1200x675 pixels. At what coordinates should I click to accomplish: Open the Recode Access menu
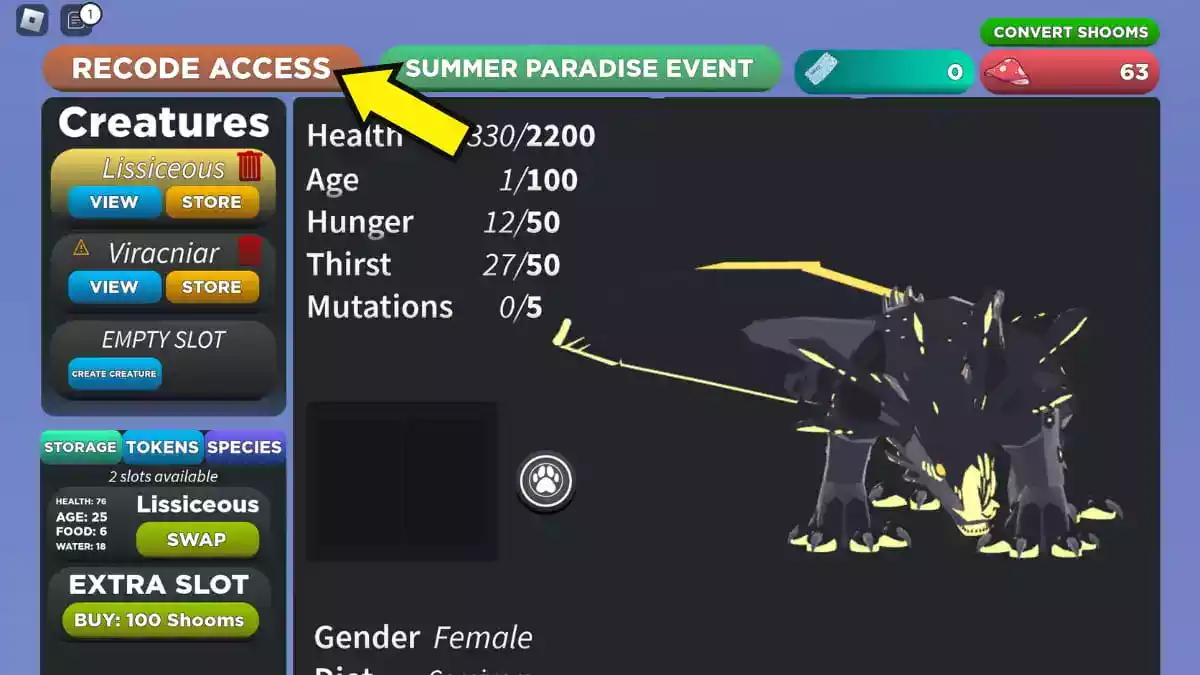coord(200,68)
